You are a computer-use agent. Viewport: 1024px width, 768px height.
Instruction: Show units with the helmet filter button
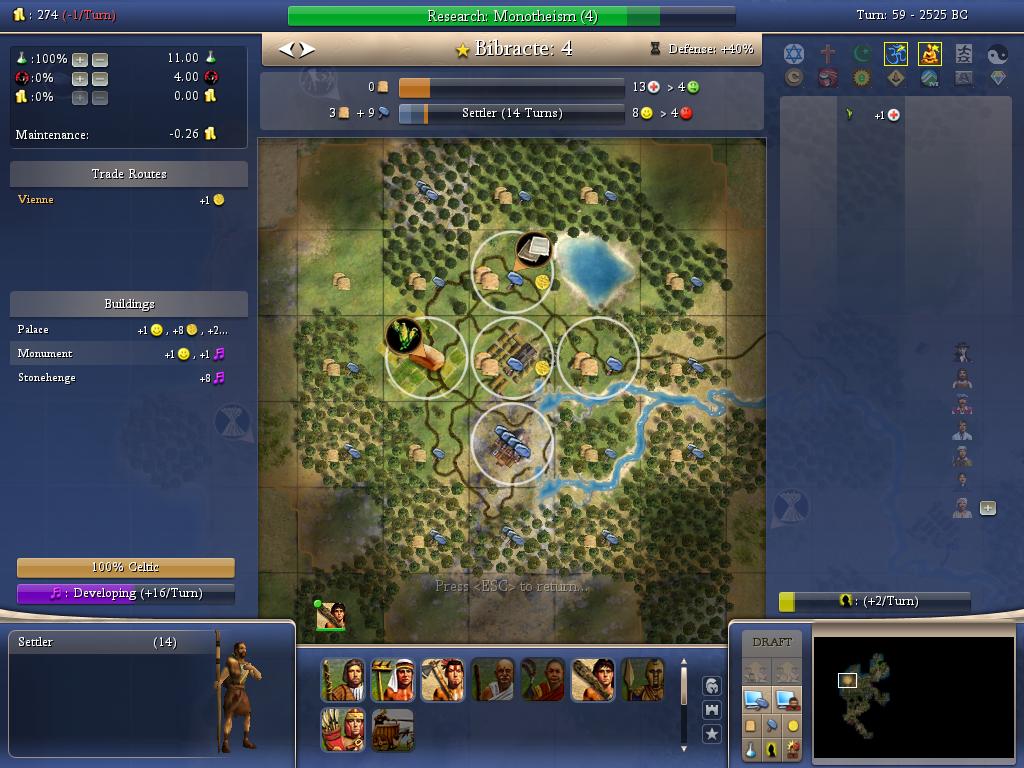[x=712, y=686]
